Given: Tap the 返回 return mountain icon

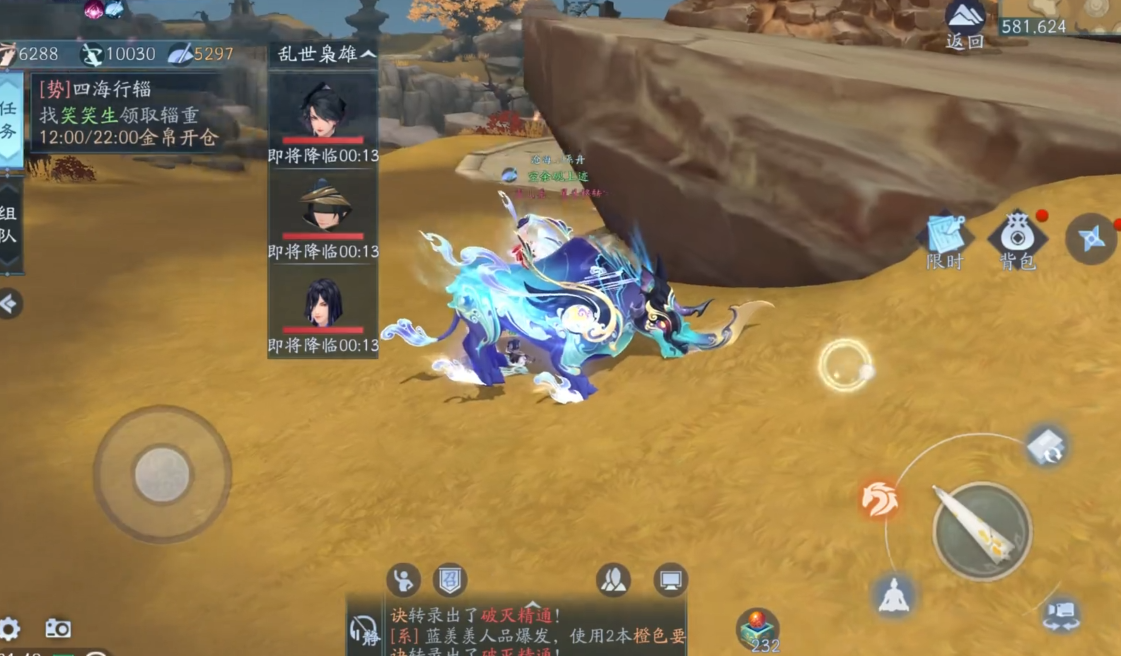Looking at the screenshot, I should click(x=965, y=23).
